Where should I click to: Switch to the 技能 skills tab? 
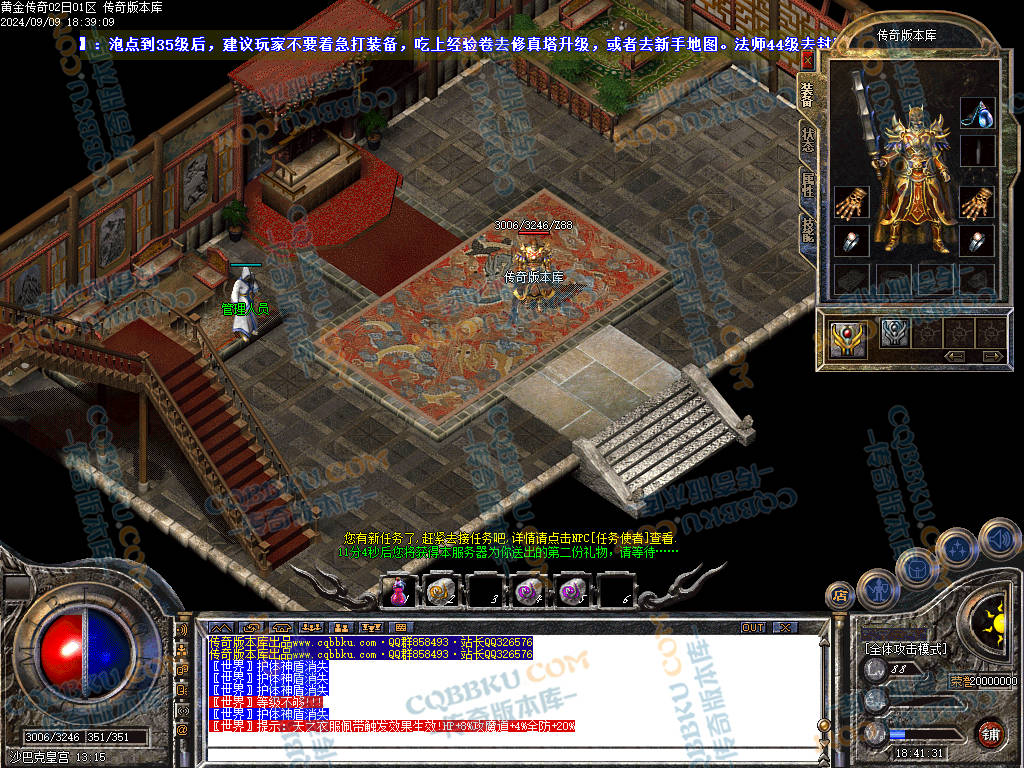pyautogui.click(x=807, y=230)
